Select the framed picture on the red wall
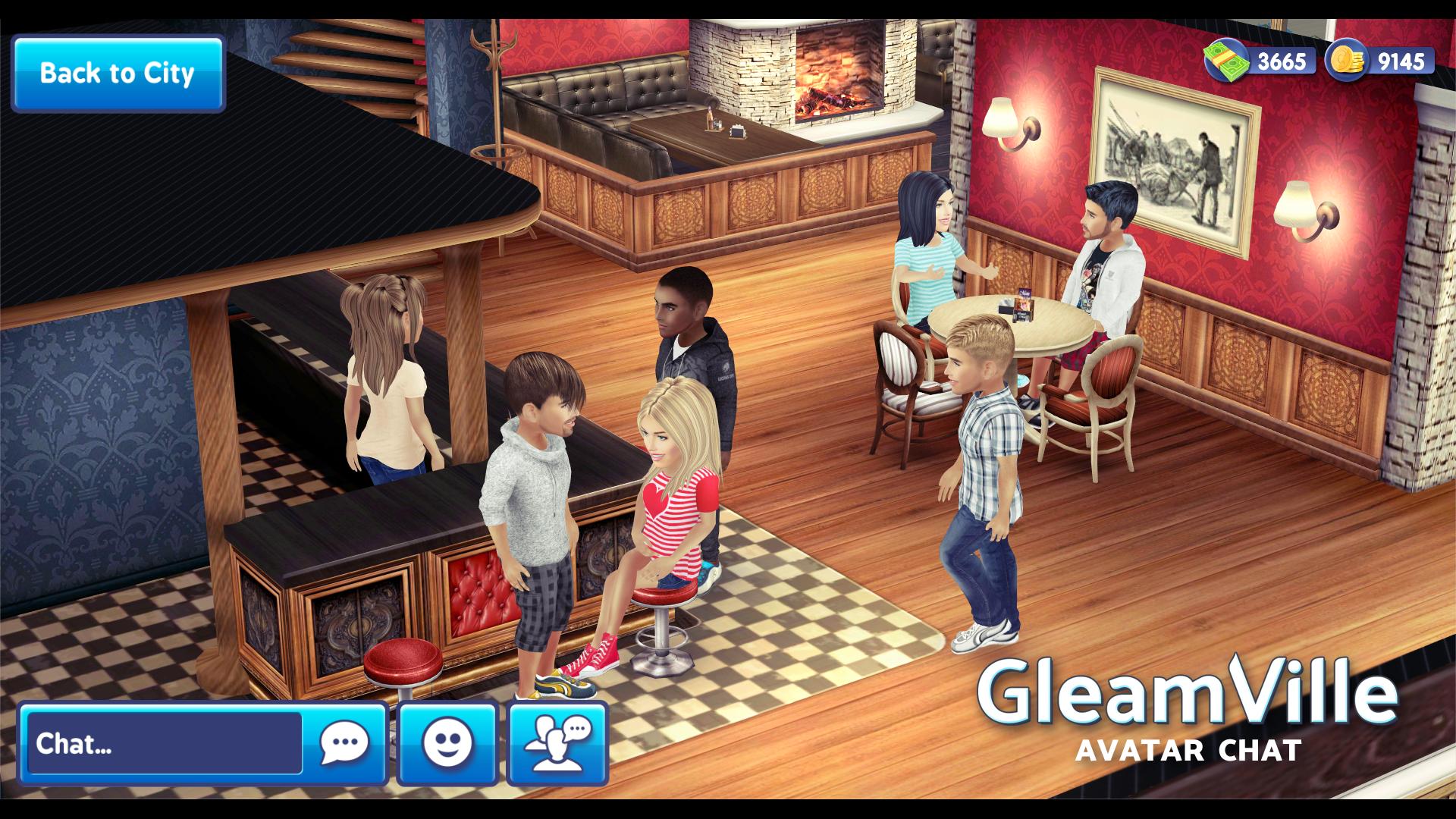The height and width of the screenshot is (819, 1456). 1175,152
